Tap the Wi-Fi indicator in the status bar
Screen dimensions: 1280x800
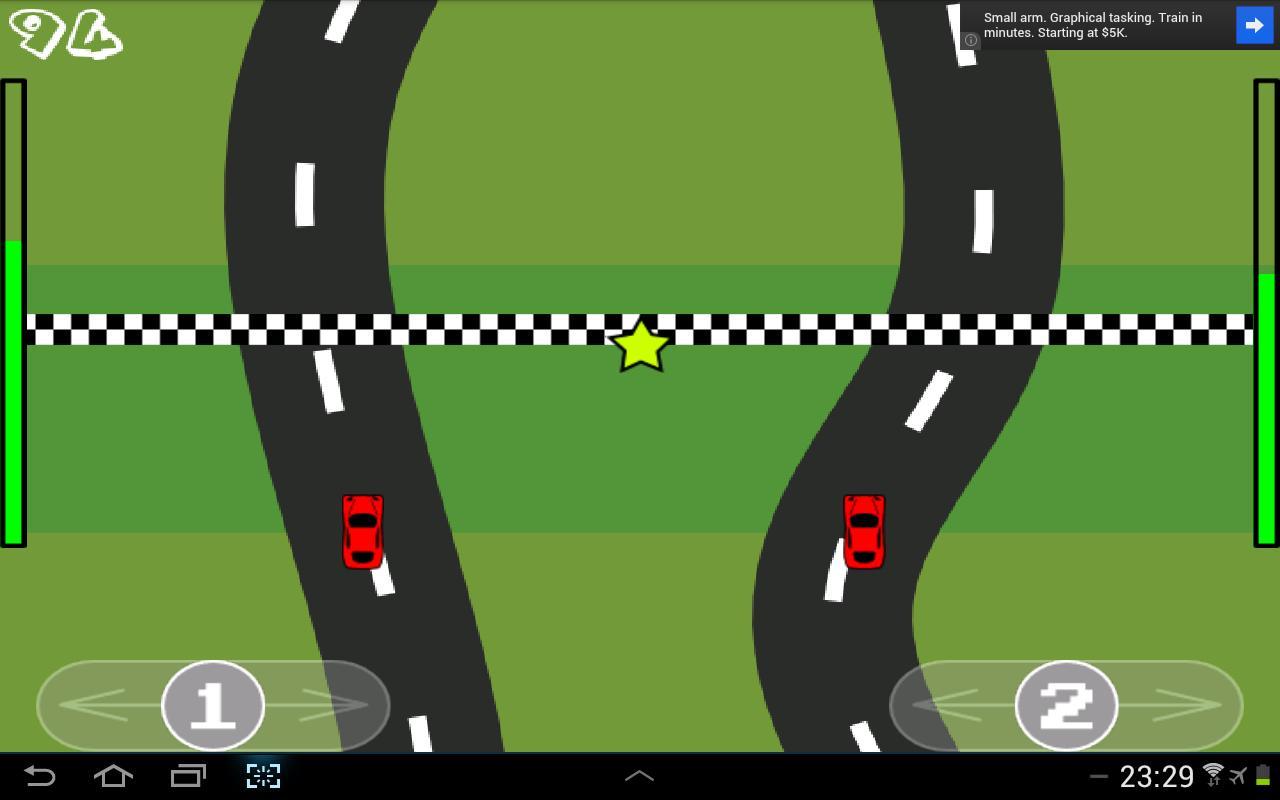1211,776
